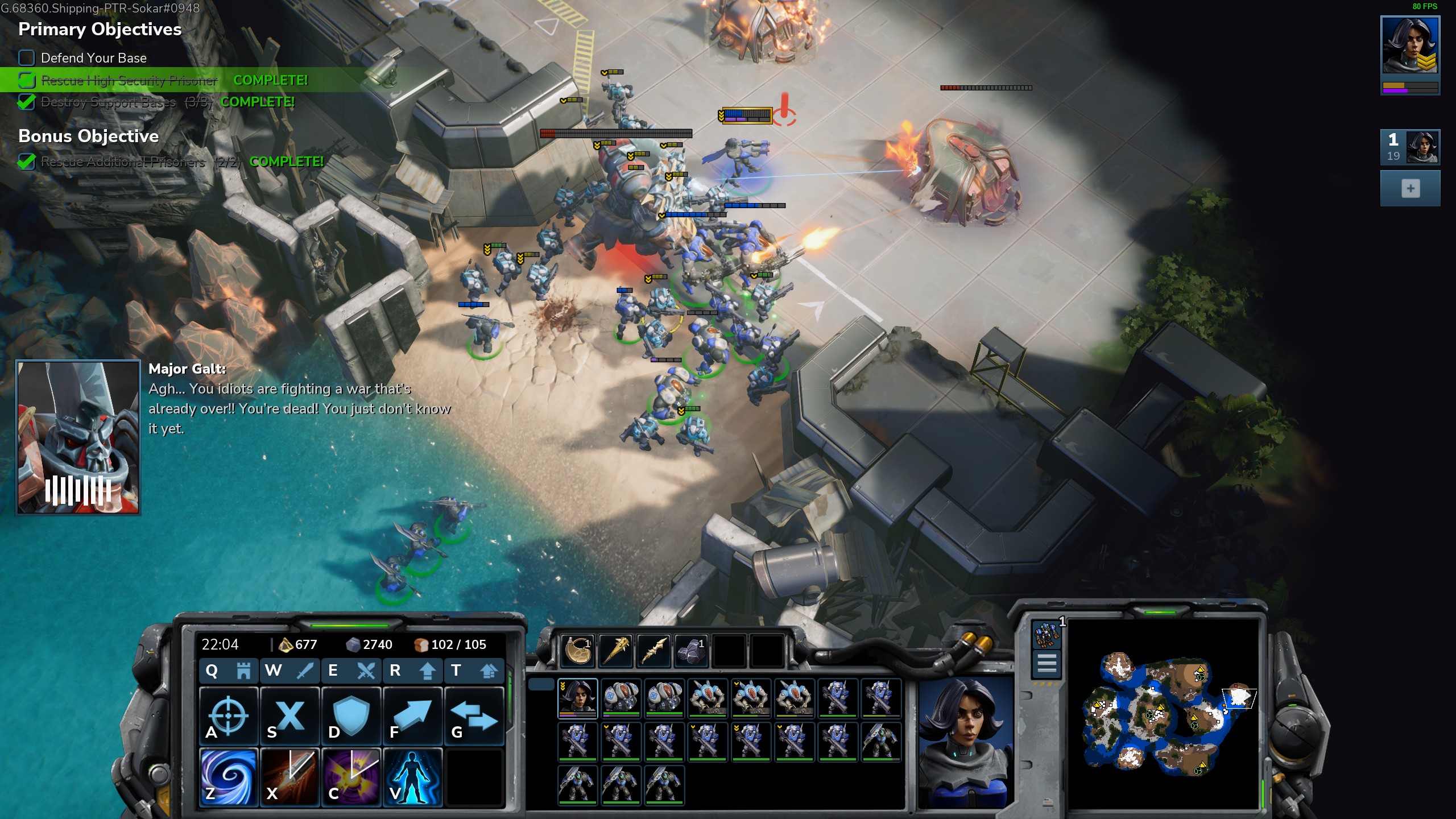Screen dimensions: 1456x819
Task: Add a new control group with plus button
Action: click(1410, 189)
